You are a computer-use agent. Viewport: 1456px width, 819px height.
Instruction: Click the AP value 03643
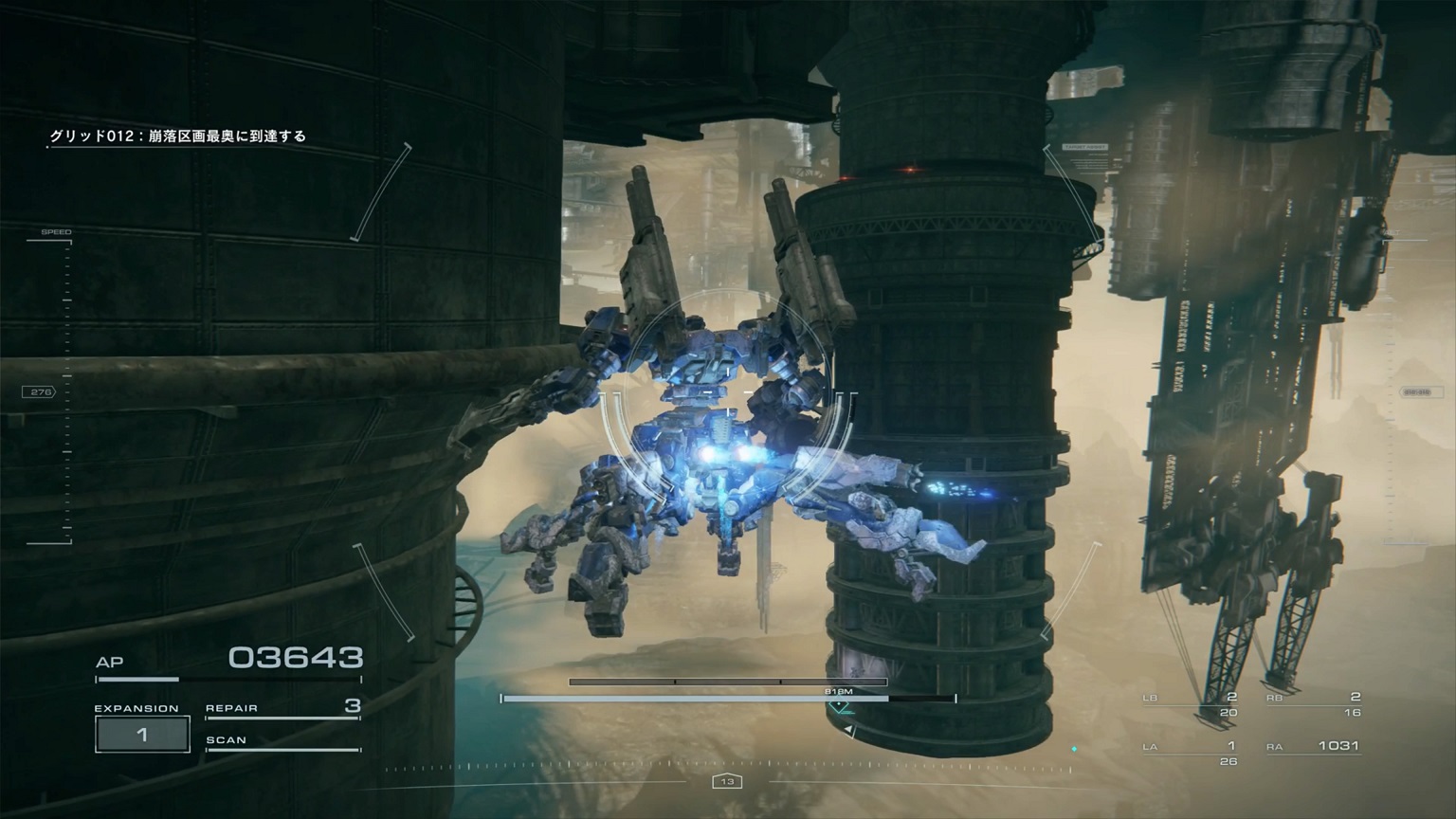pyautogui.click(x=298, y=656)
